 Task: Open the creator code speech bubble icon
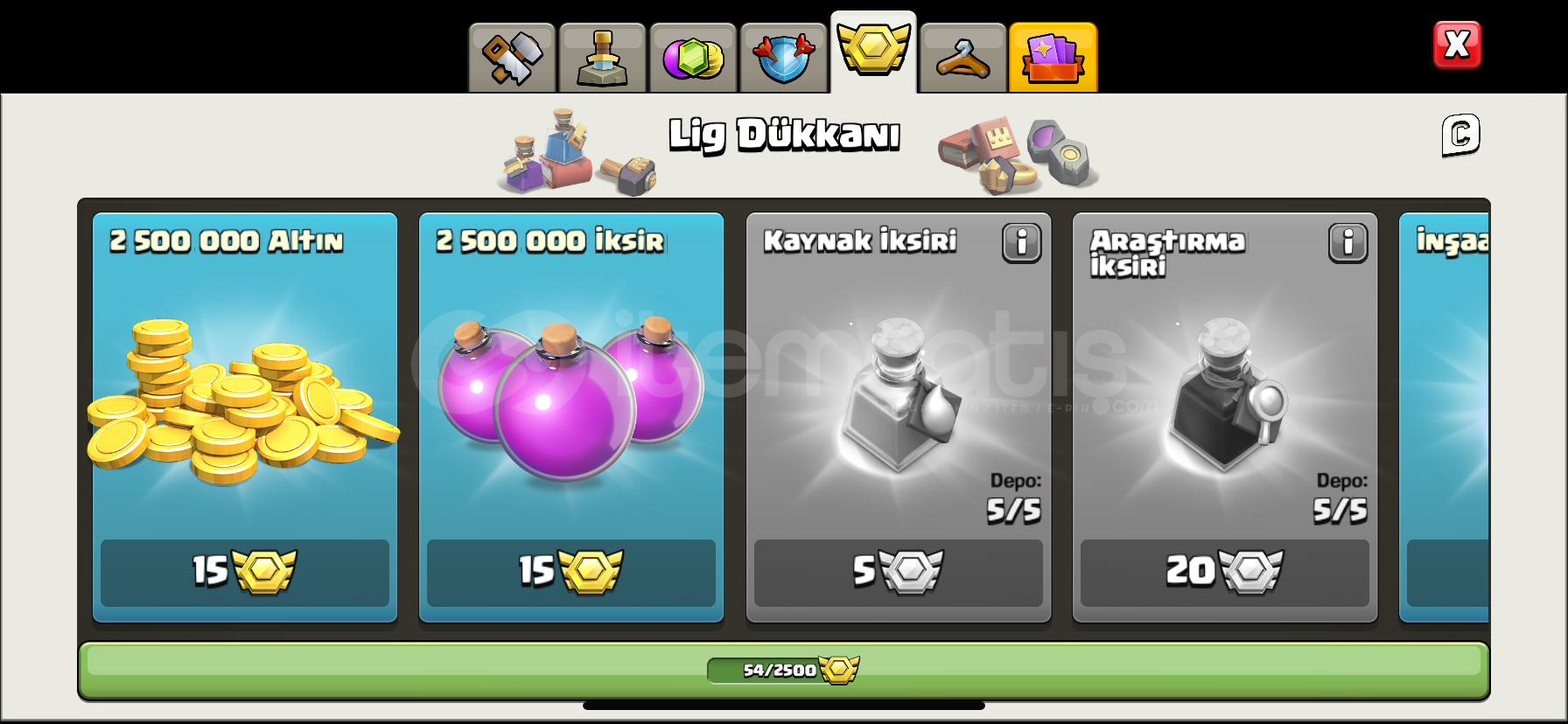(1458, 136)
